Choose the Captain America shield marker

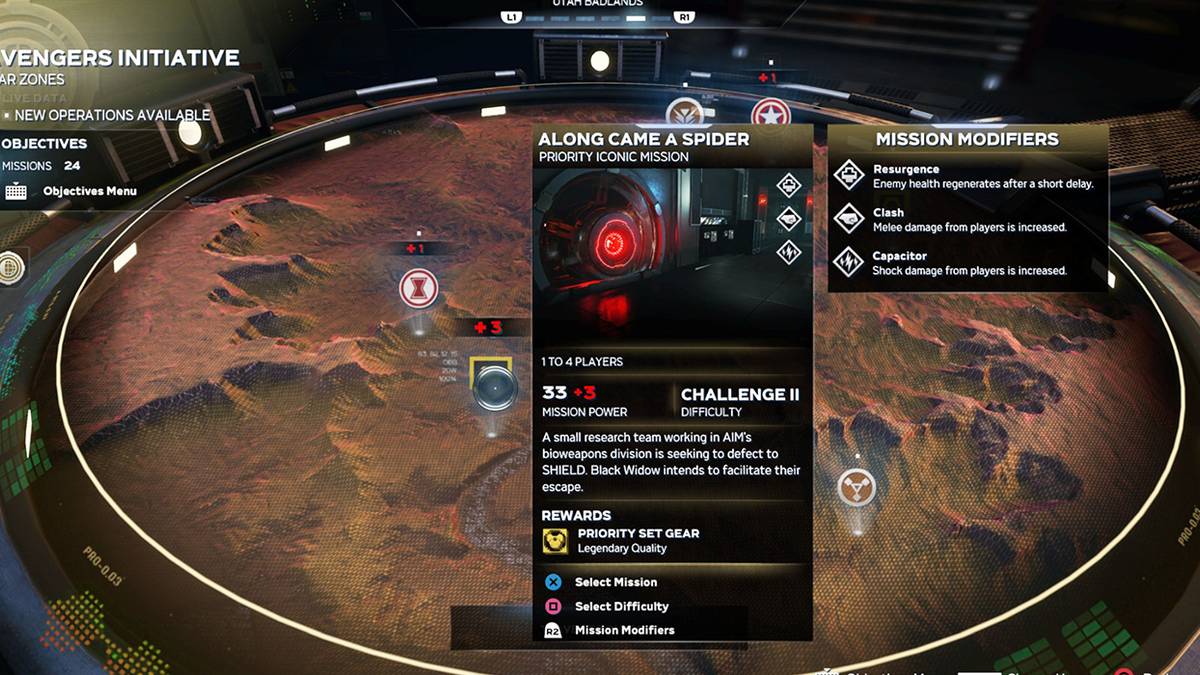[771, 113]
